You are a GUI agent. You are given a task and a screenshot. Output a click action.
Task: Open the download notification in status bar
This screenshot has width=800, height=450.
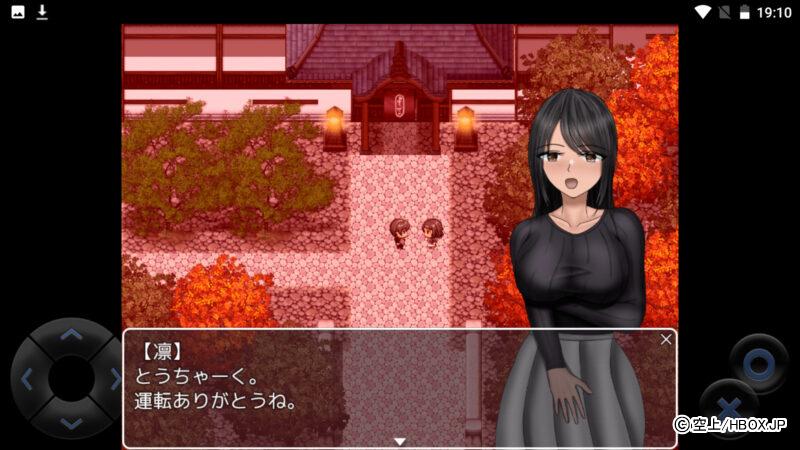point(42,12)
